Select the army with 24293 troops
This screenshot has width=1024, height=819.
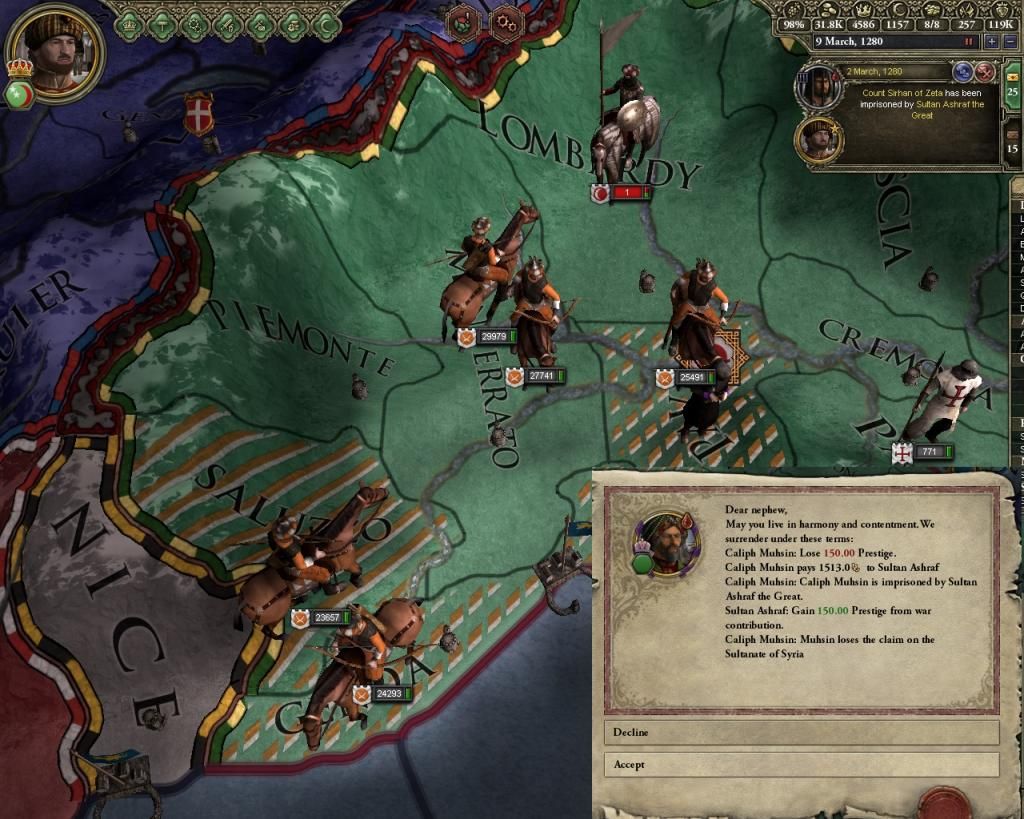click(x=384, y=693)
